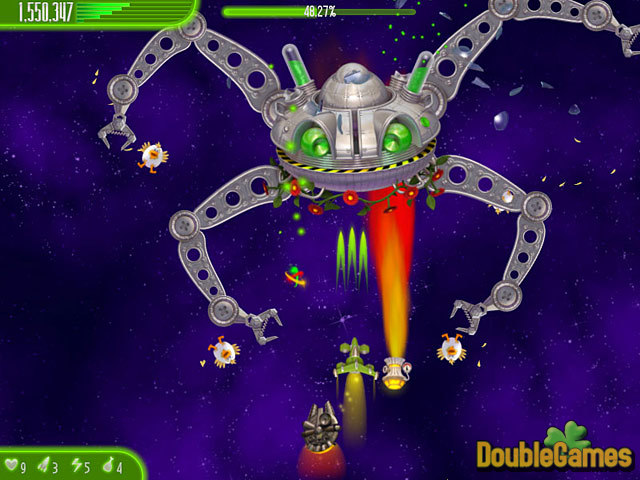The height and width of the screenshot is (480, 640).
Task: Click the lightning bolt firepower icon
Action: click(76, 466)
